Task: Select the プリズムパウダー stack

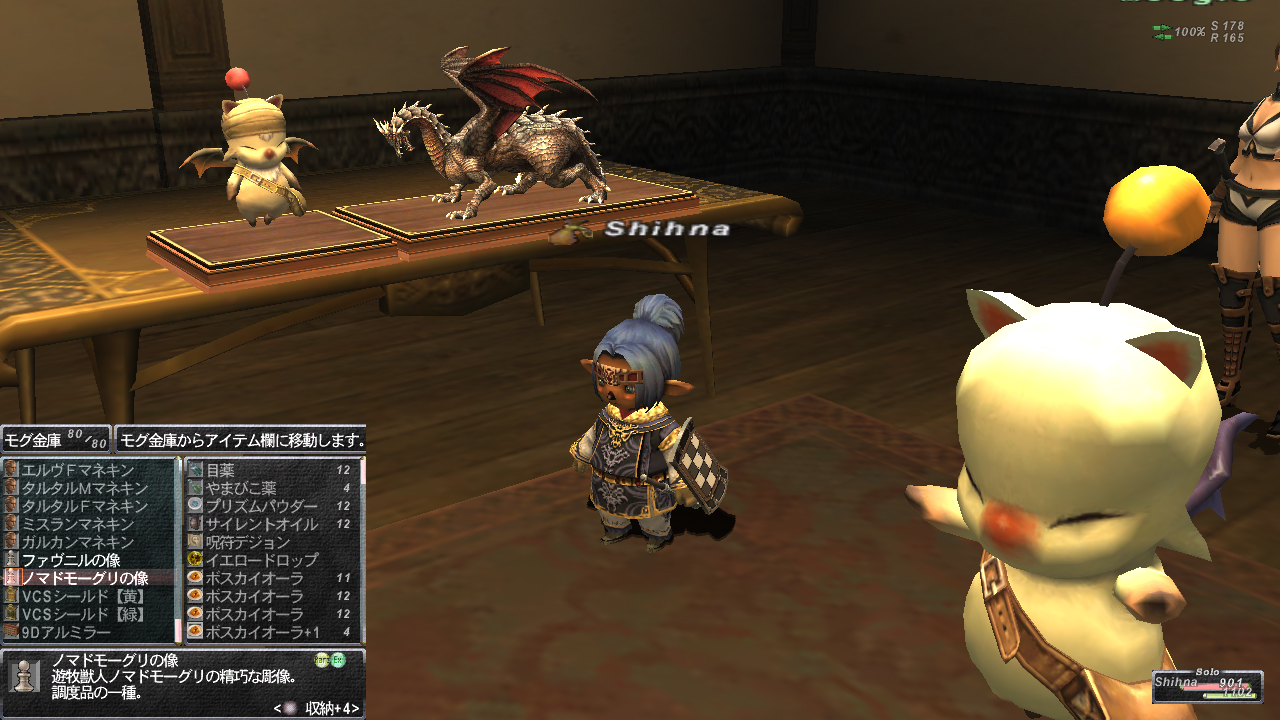Action: pyautogui.click(x=261, y=506)
